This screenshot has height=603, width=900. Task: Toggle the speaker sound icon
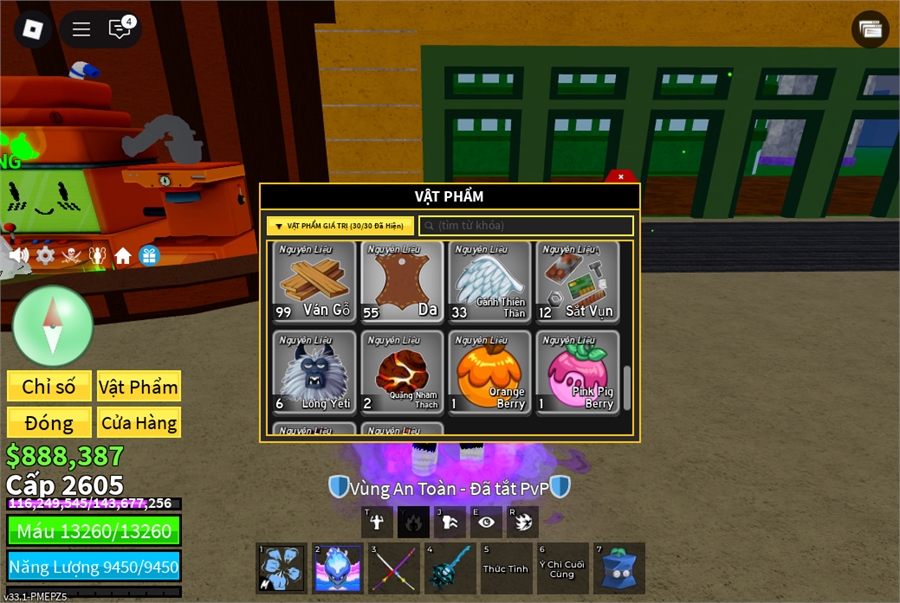click(19, 255)
